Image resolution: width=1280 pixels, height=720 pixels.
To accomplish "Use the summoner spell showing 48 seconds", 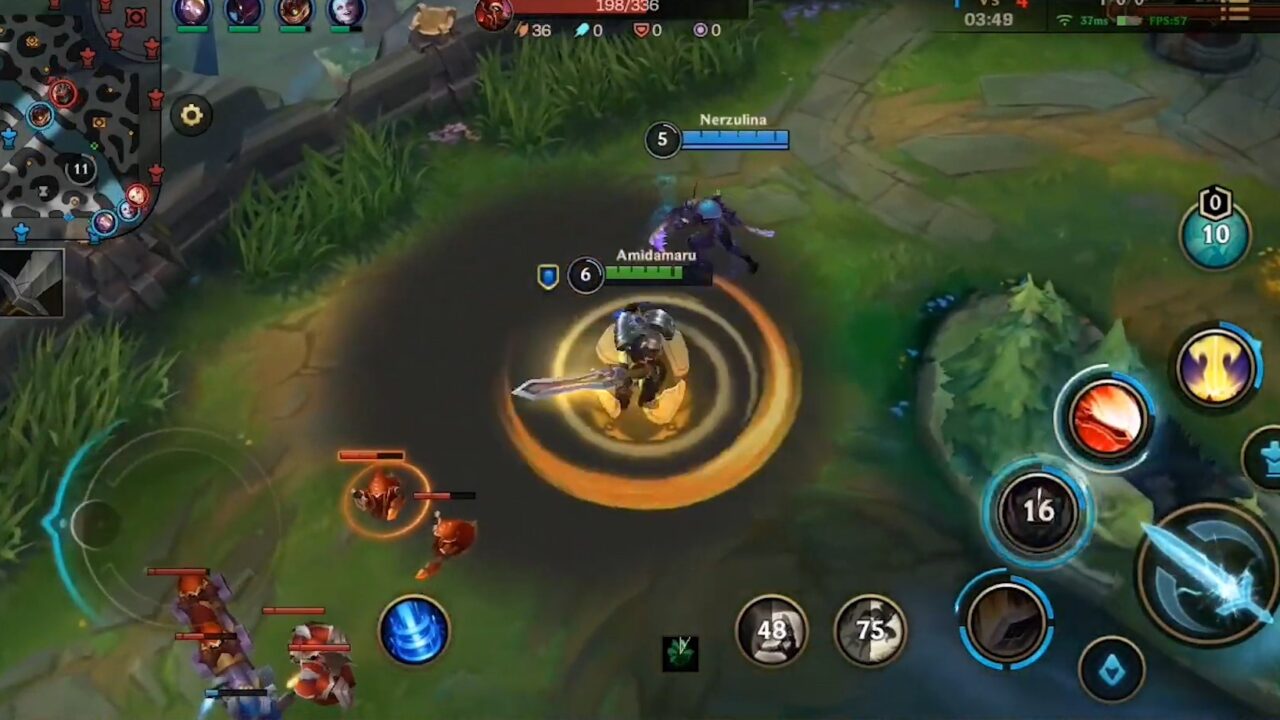I will [773, 630].
